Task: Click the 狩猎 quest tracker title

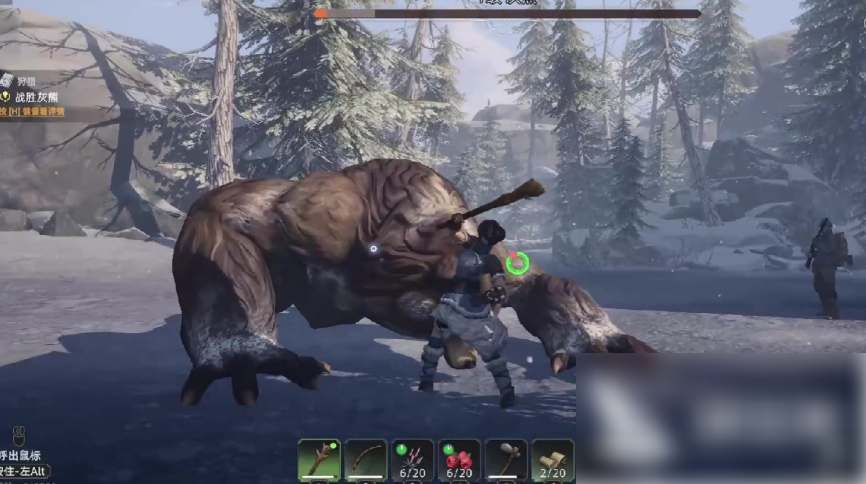Action: pos(26,80)
